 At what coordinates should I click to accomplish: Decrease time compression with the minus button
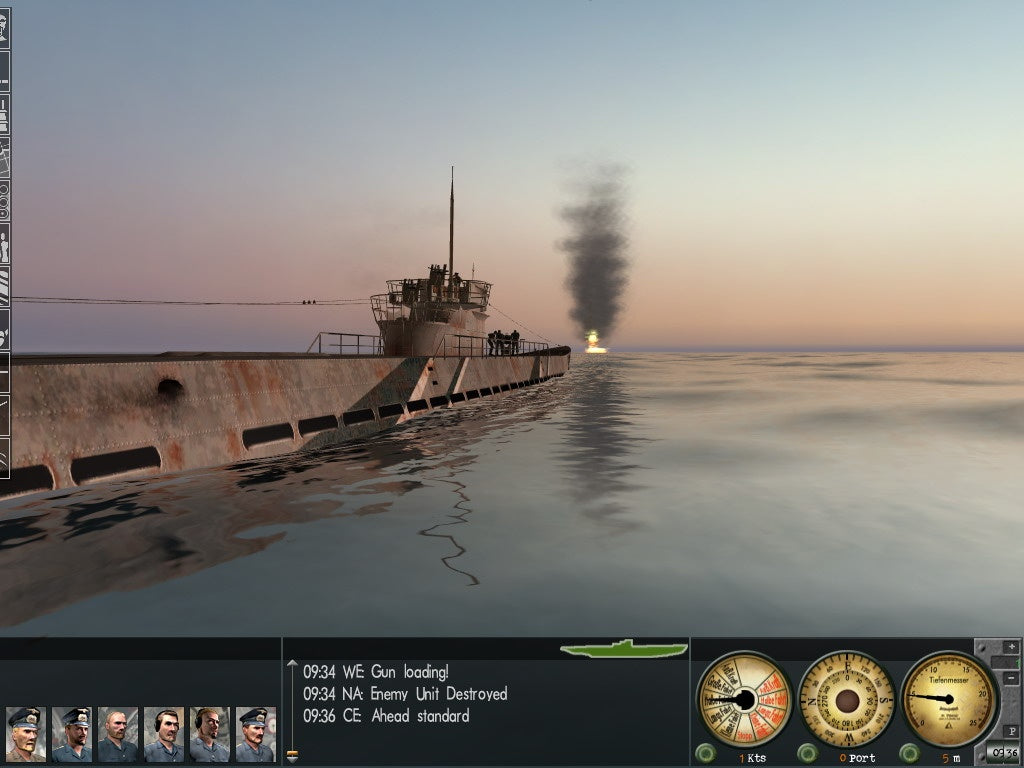tap(1010, 679)
